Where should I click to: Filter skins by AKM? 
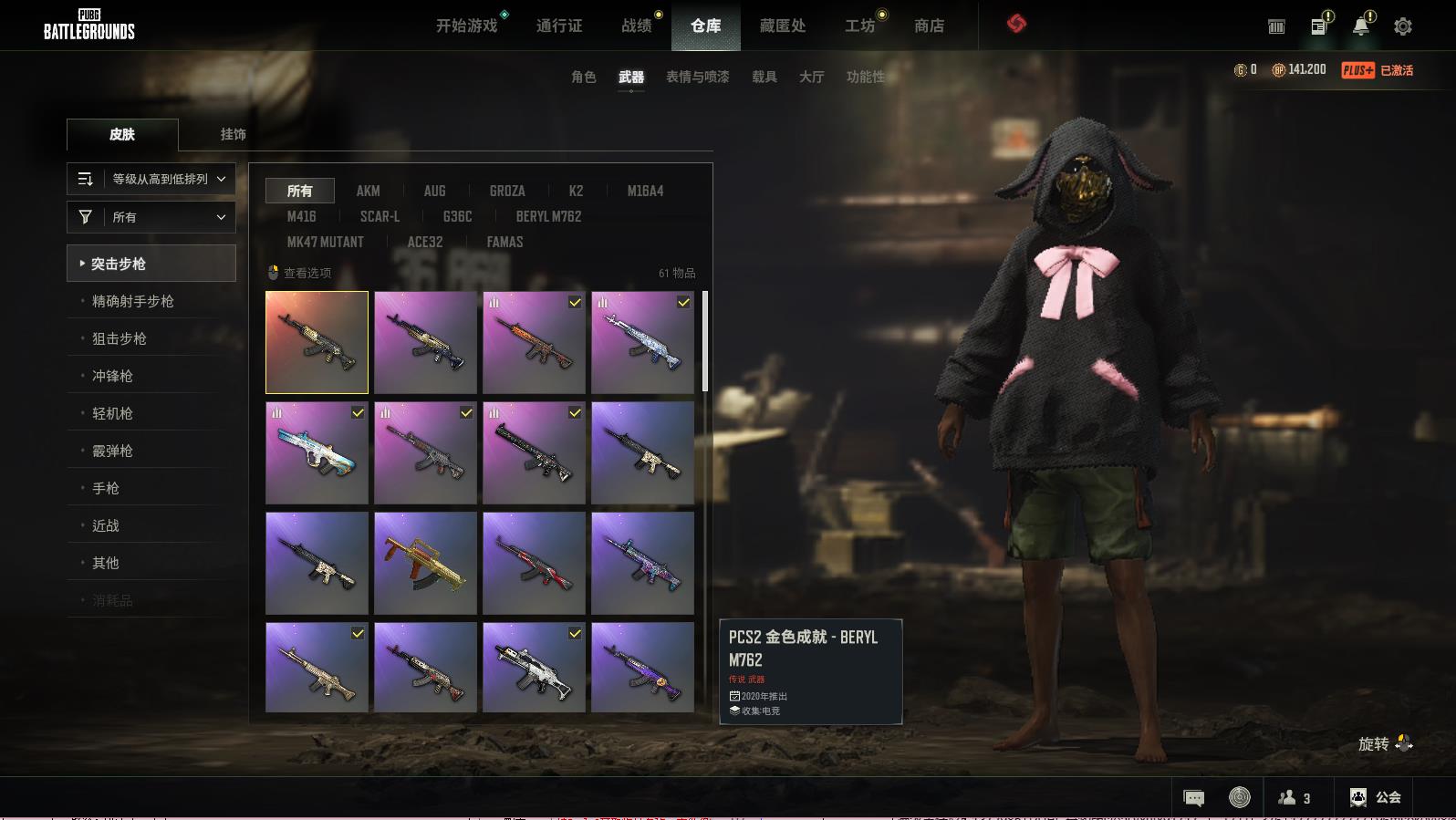pos(368,191)
